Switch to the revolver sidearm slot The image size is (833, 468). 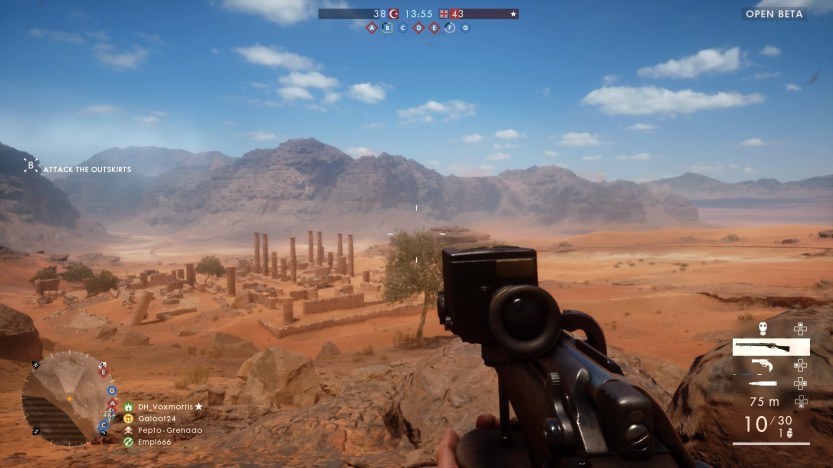tap(764, 364)
